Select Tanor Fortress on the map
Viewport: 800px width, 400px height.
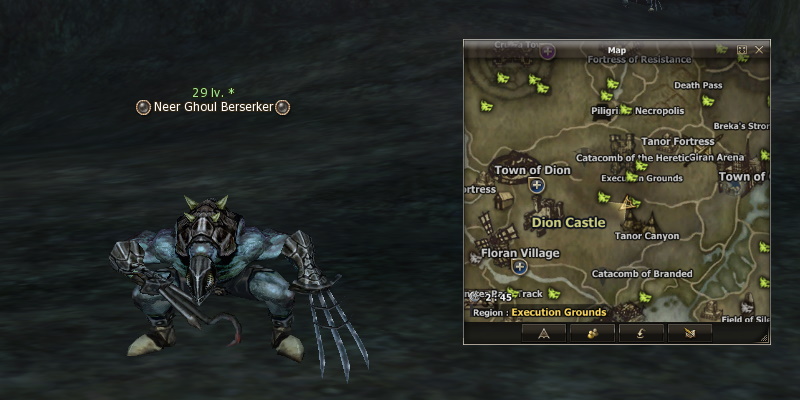[x=677, y=142]
